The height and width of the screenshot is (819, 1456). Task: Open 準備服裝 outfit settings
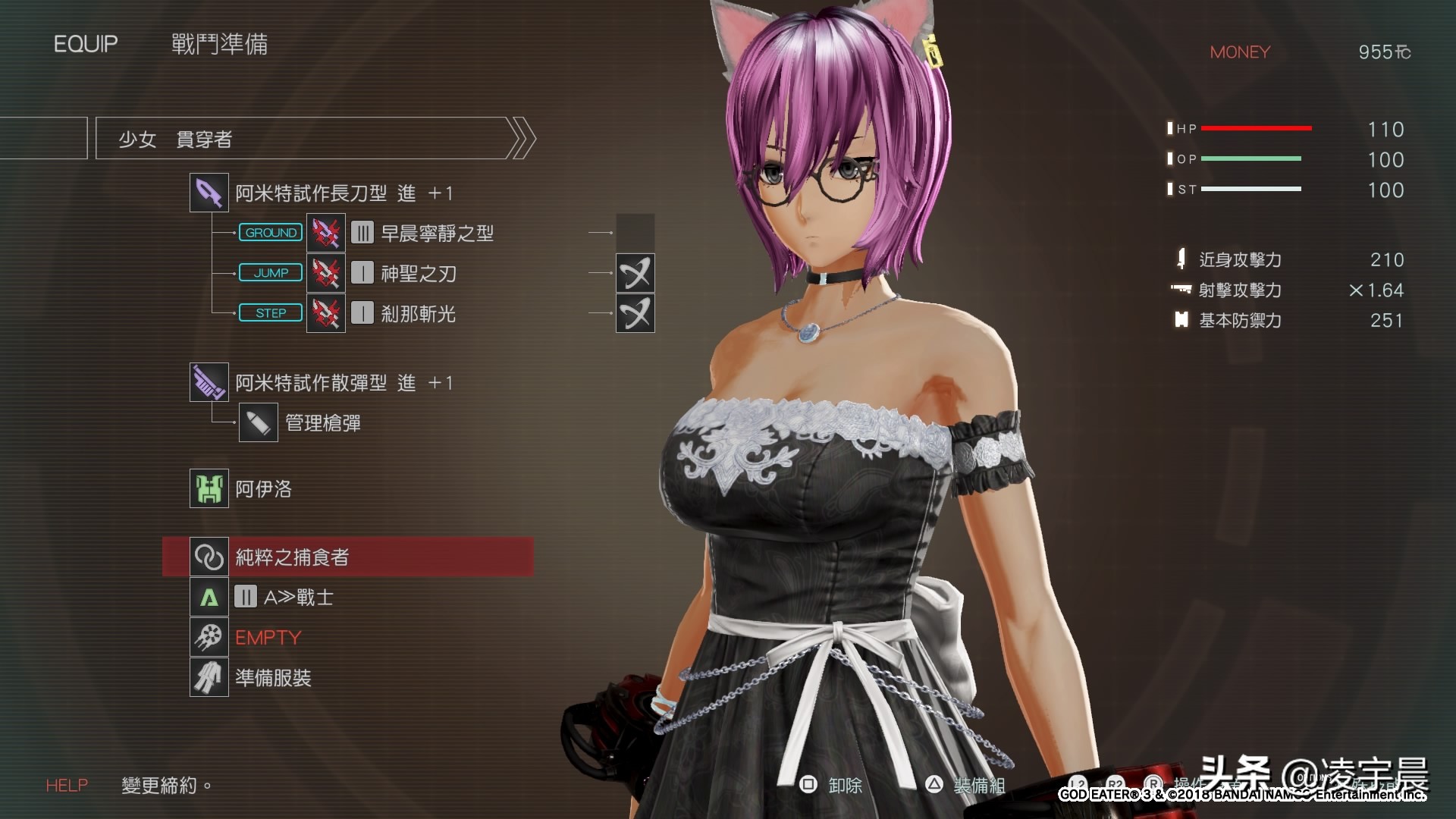click(x=272, y=678)
